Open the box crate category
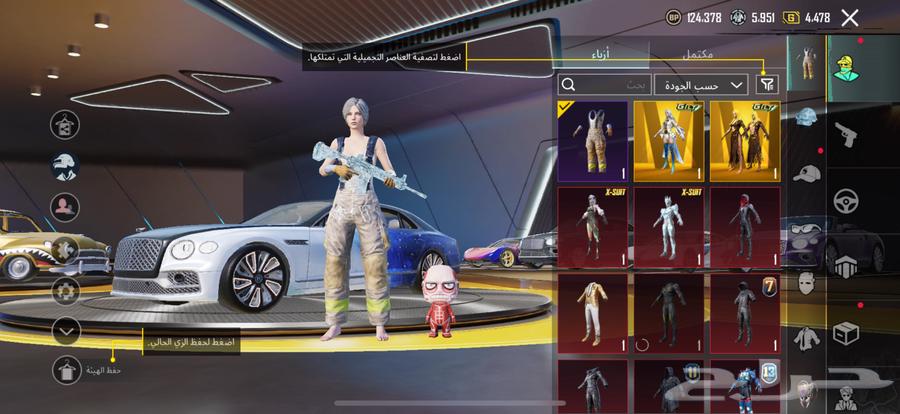 pos(844,332)
